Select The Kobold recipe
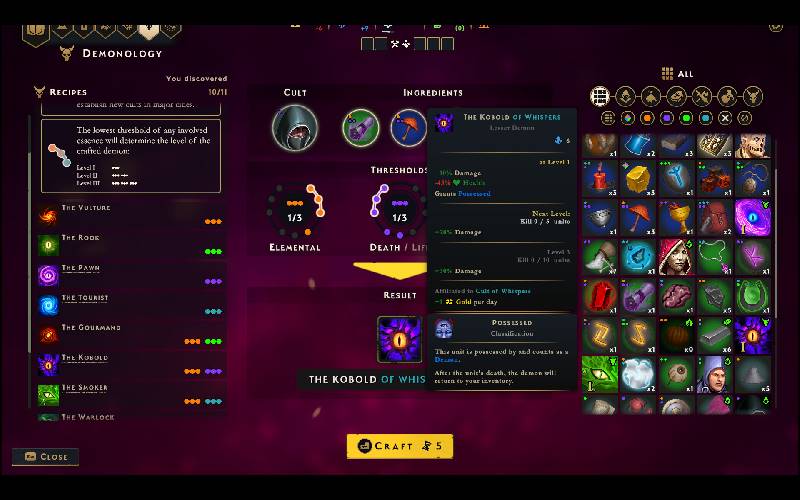Image resolution: width=800 pixels, height=500 pixels. tap(85, 359)
